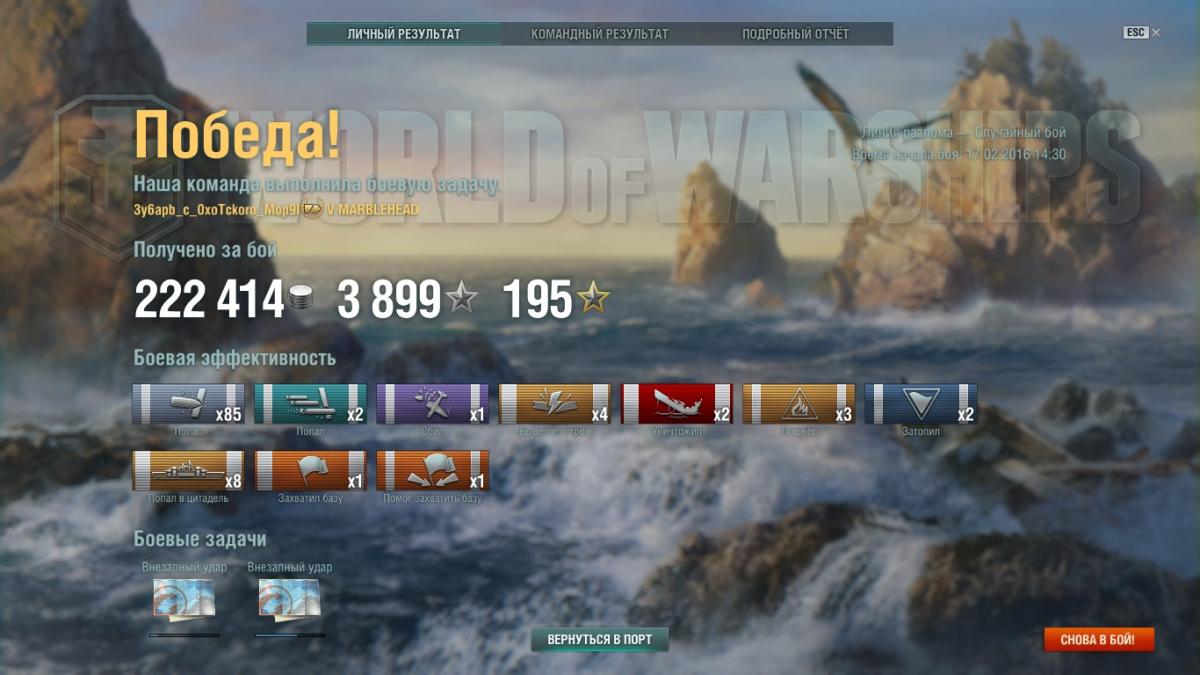Click the aircraft shot down ribbon
This screenshot has width=1200, height=675.
(432, 404)
